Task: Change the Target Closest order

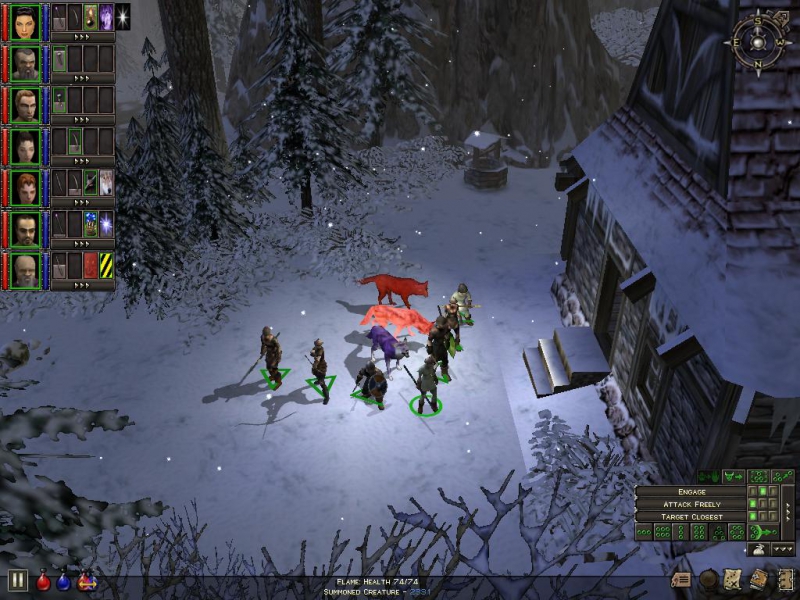Action: [x=691, y=517]
